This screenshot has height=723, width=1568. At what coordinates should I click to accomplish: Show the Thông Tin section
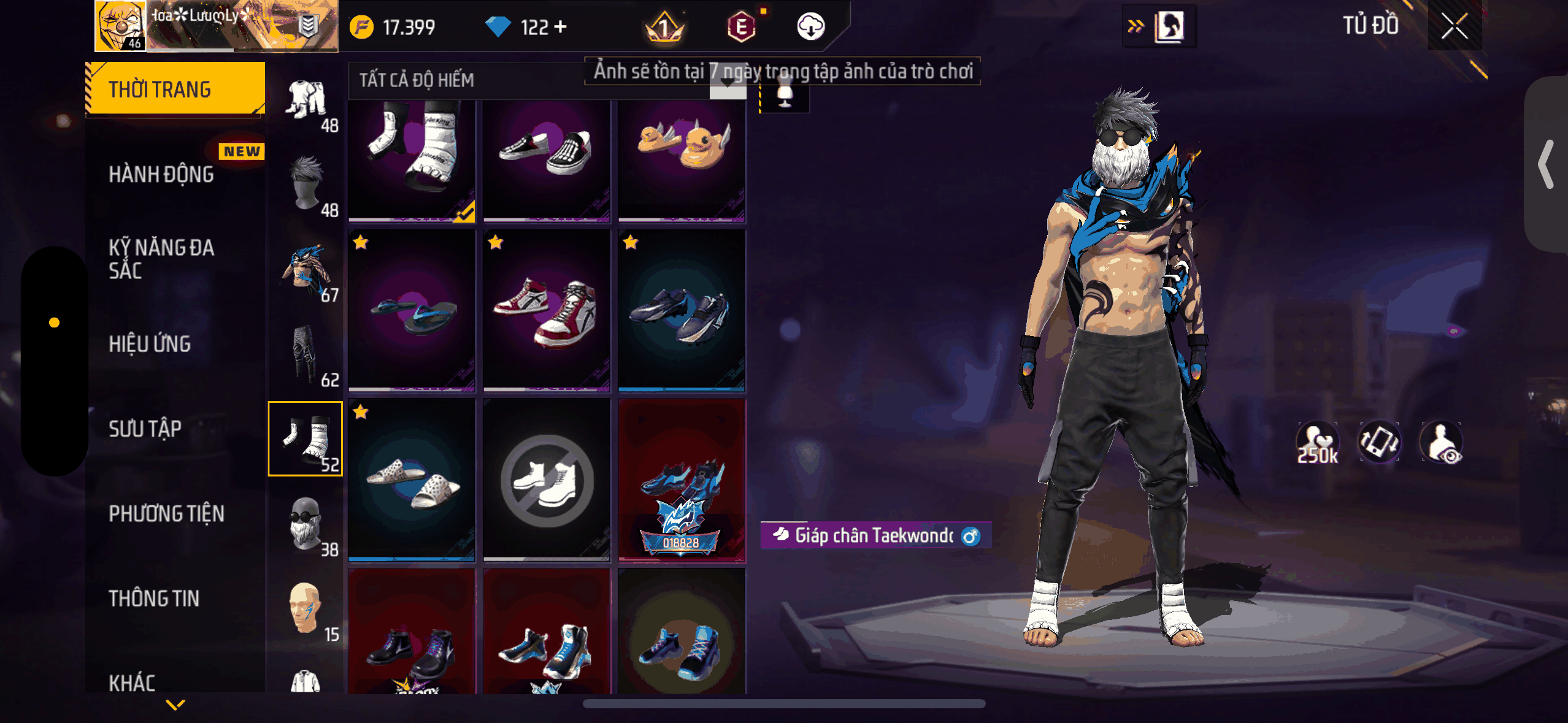[x=154, y=599]
